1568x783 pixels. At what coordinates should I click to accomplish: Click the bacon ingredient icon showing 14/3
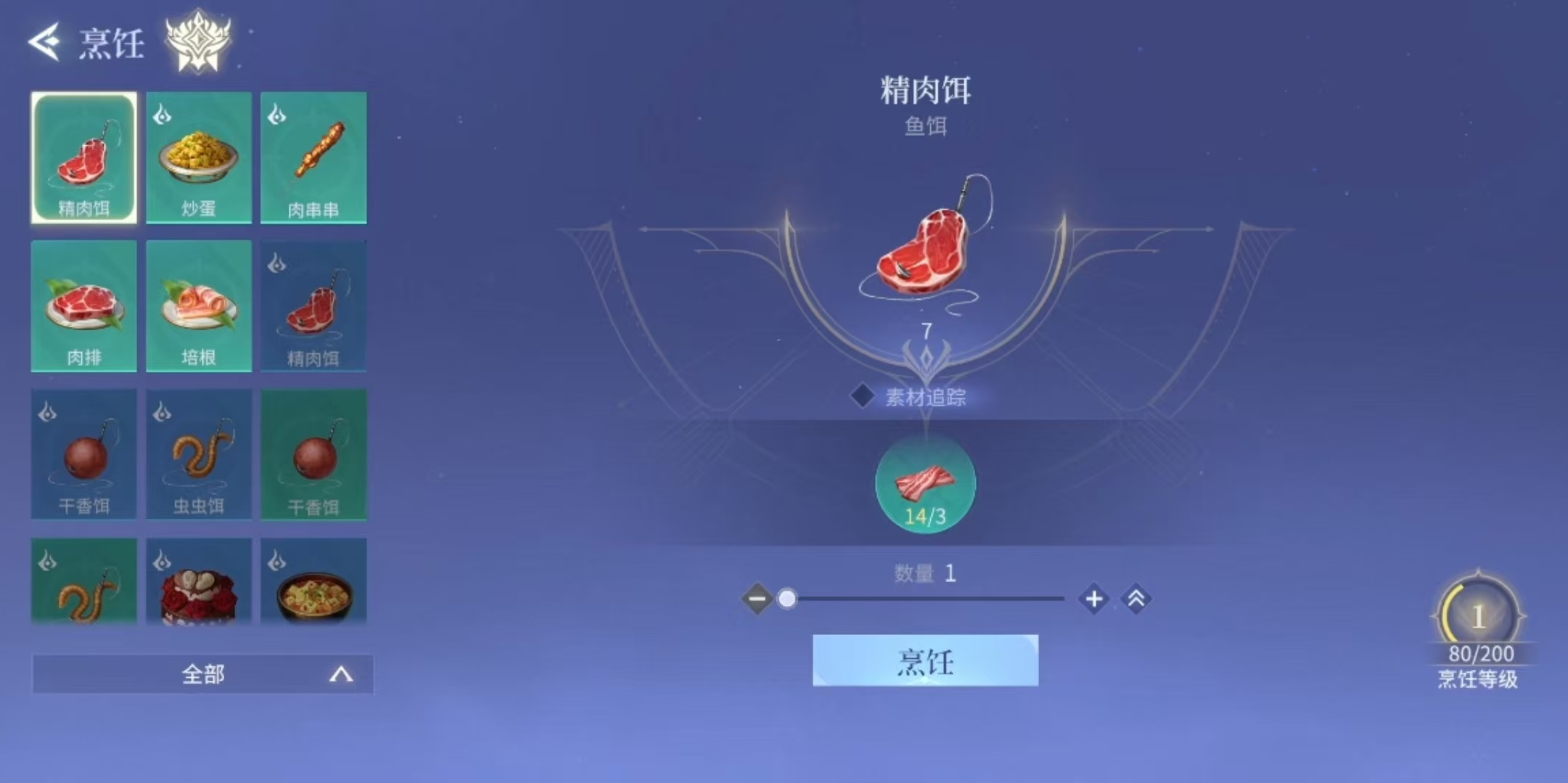point(924,485)
